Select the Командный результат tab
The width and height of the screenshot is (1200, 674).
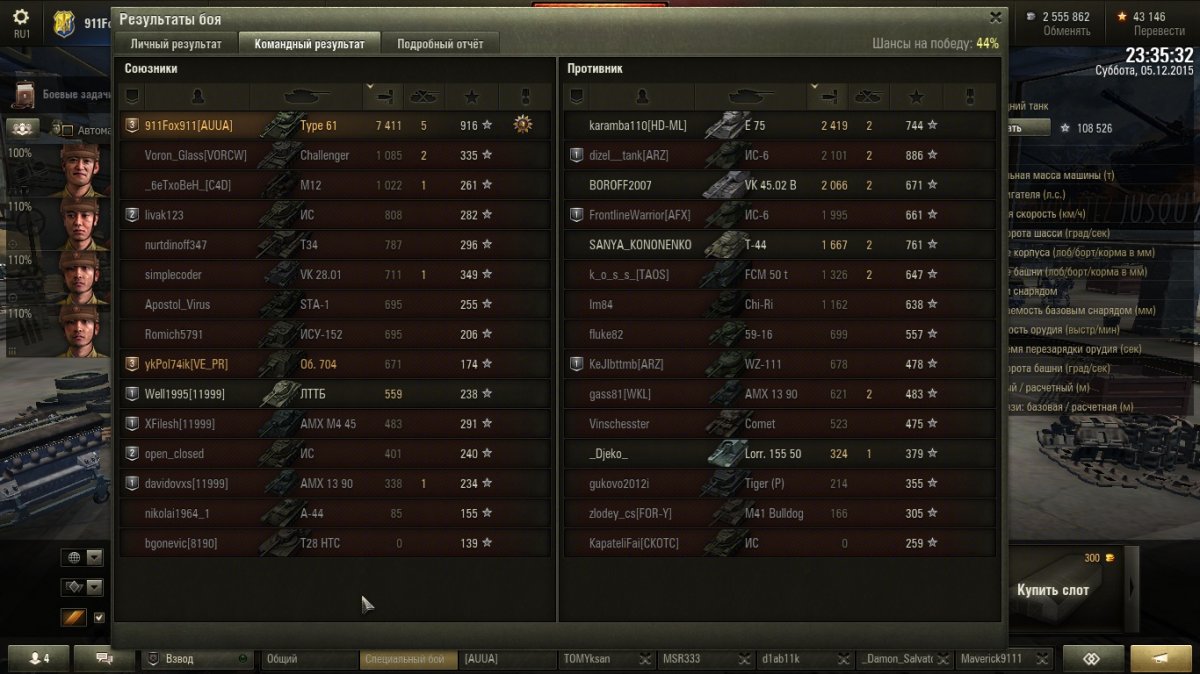coord(309,44)
